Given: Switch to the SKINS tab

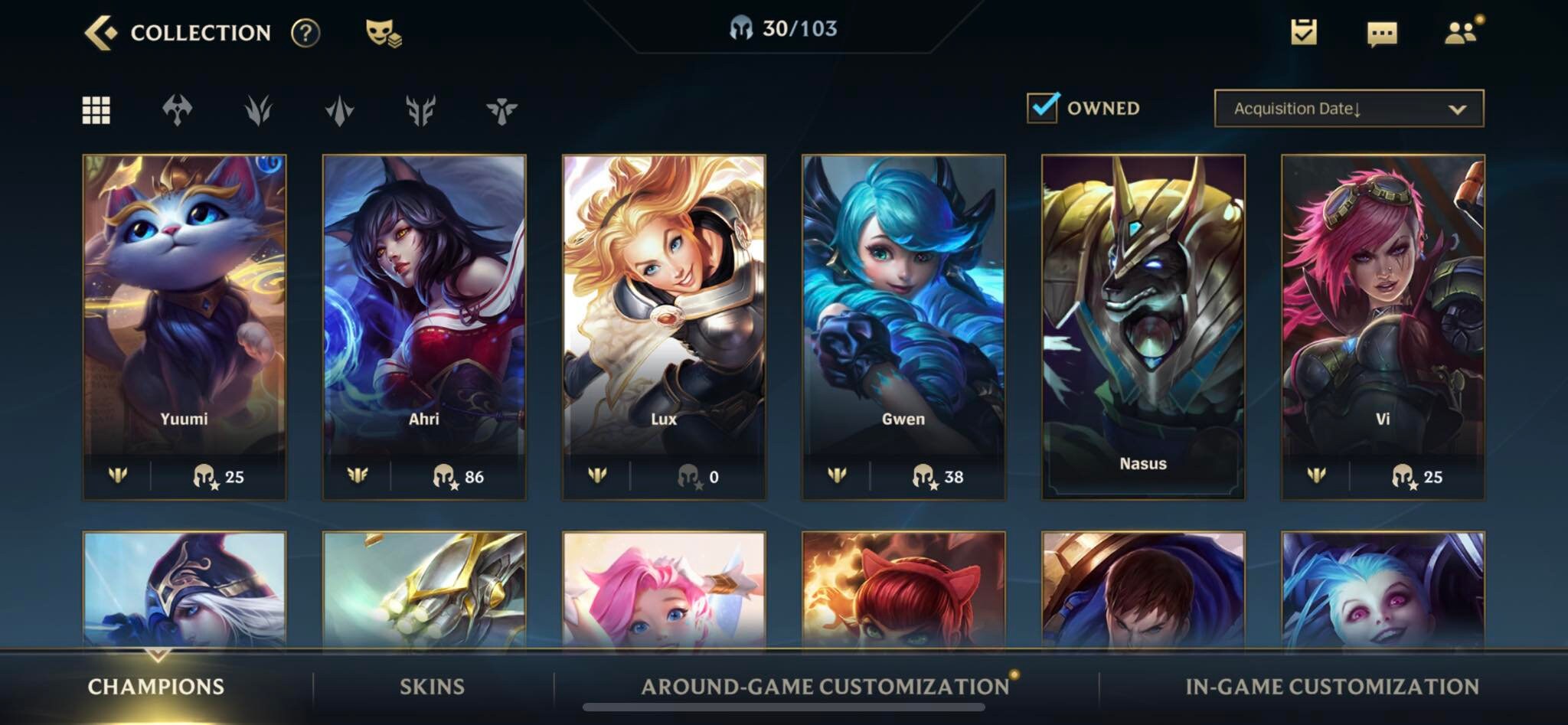Looking at the screenshot, I should (x=432, y=687).
